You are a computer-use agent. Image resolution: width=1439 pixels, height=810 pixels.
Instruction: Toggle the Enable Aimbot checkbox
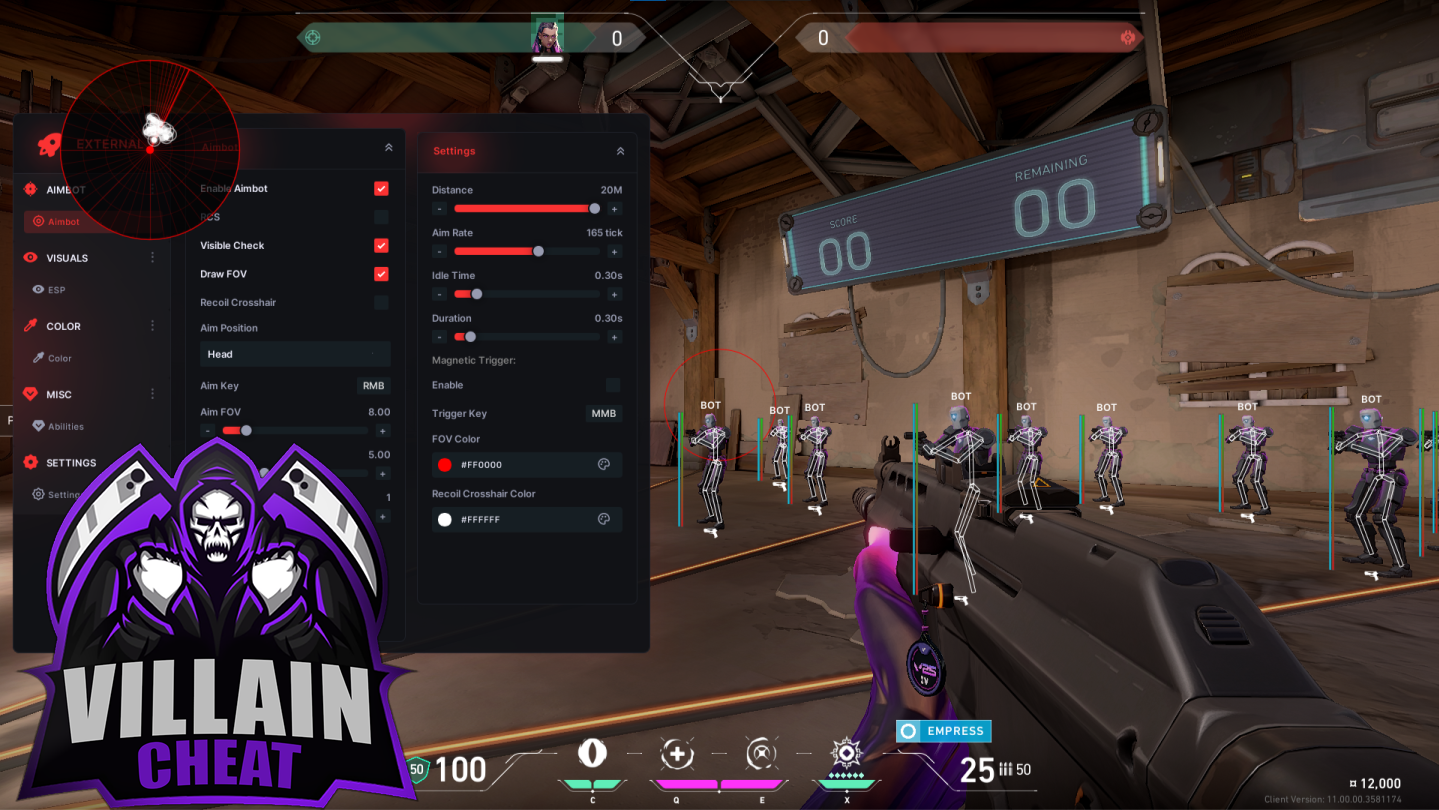[x=381, y=189]
